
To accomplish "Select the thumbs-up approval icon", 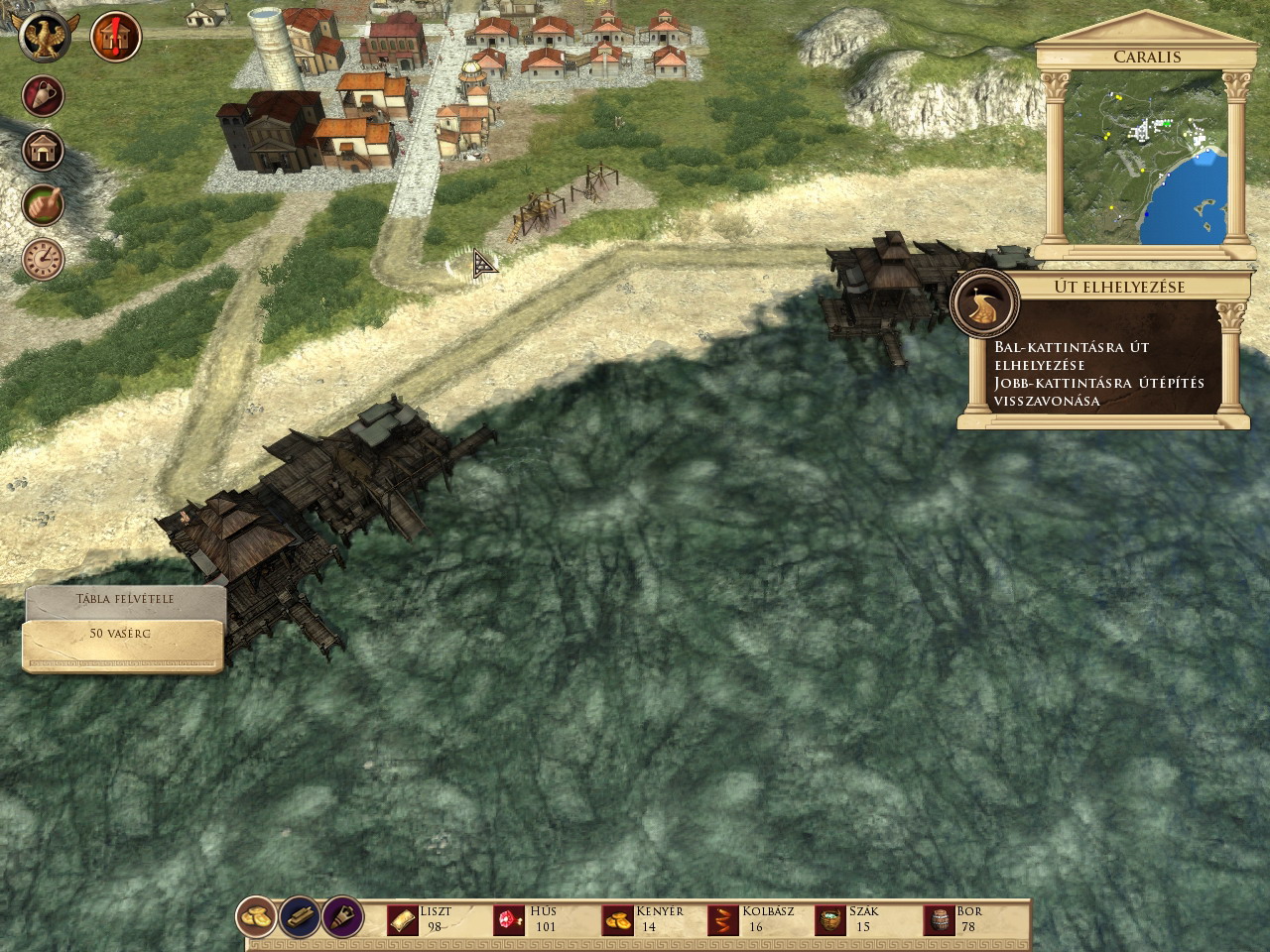I will click(44, 204).
